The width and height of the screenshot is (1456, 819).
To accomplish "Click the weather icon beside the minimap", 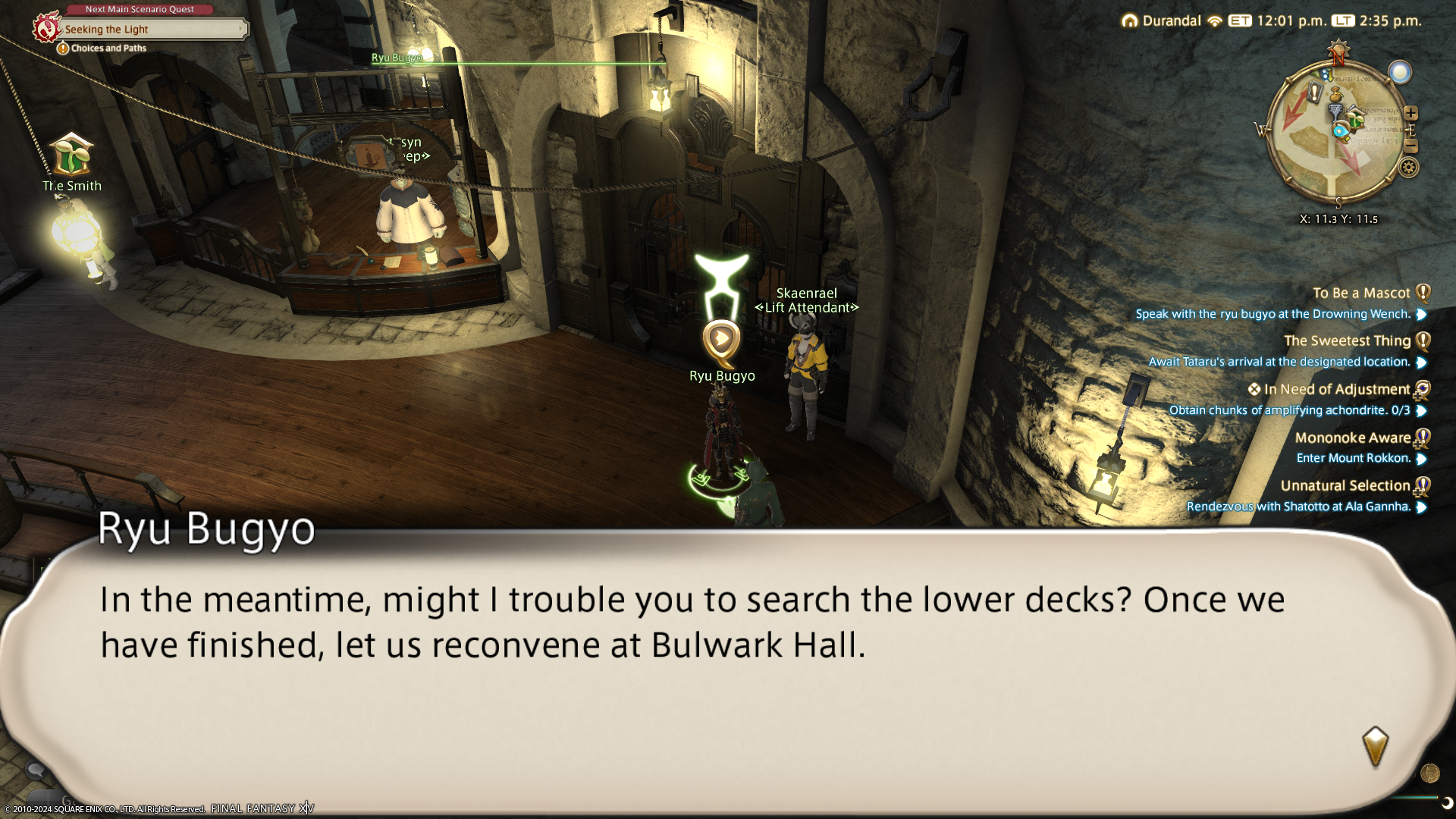I will click(x=1400, y=72).
